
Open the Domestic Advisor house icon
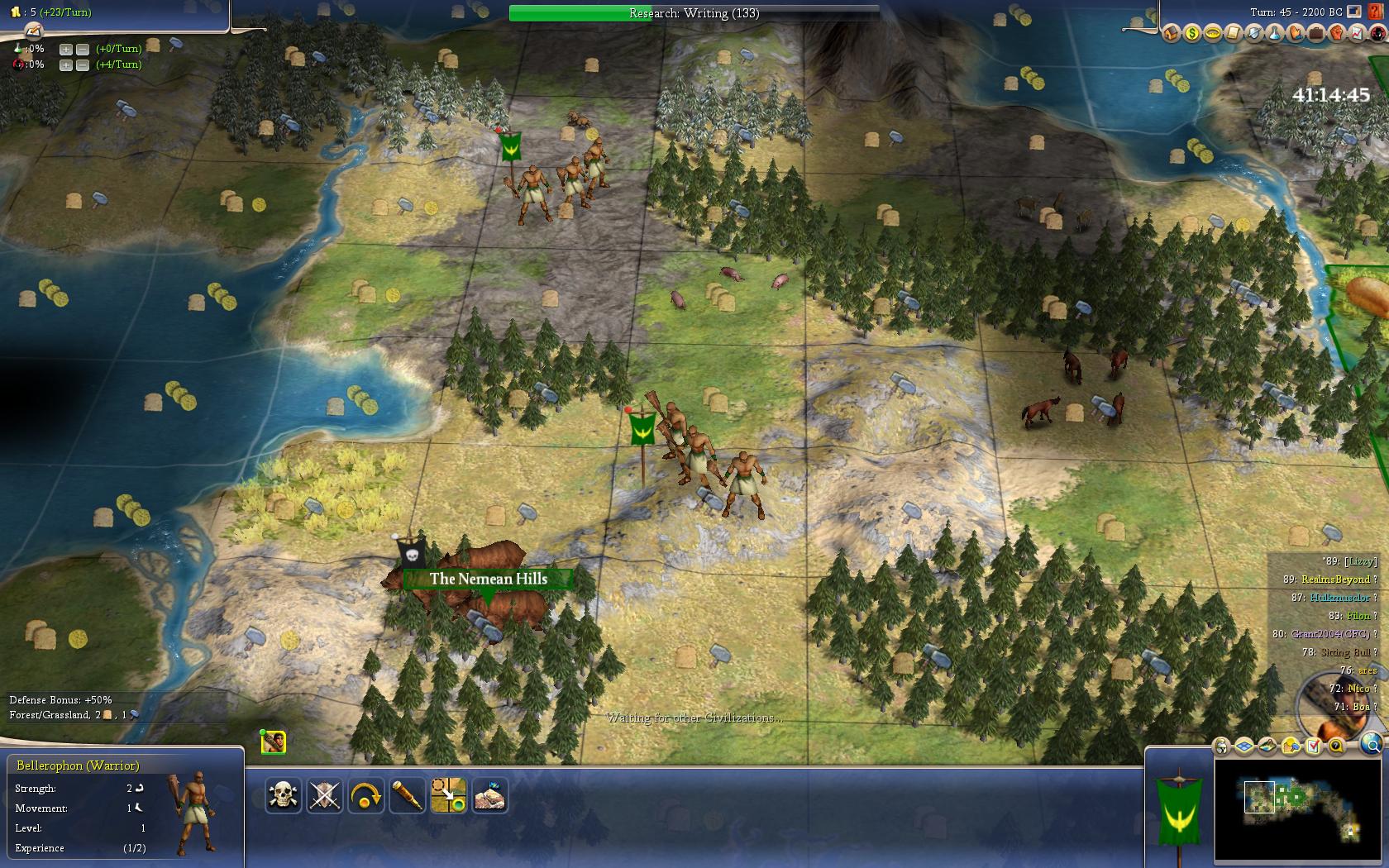[1171, 33]
